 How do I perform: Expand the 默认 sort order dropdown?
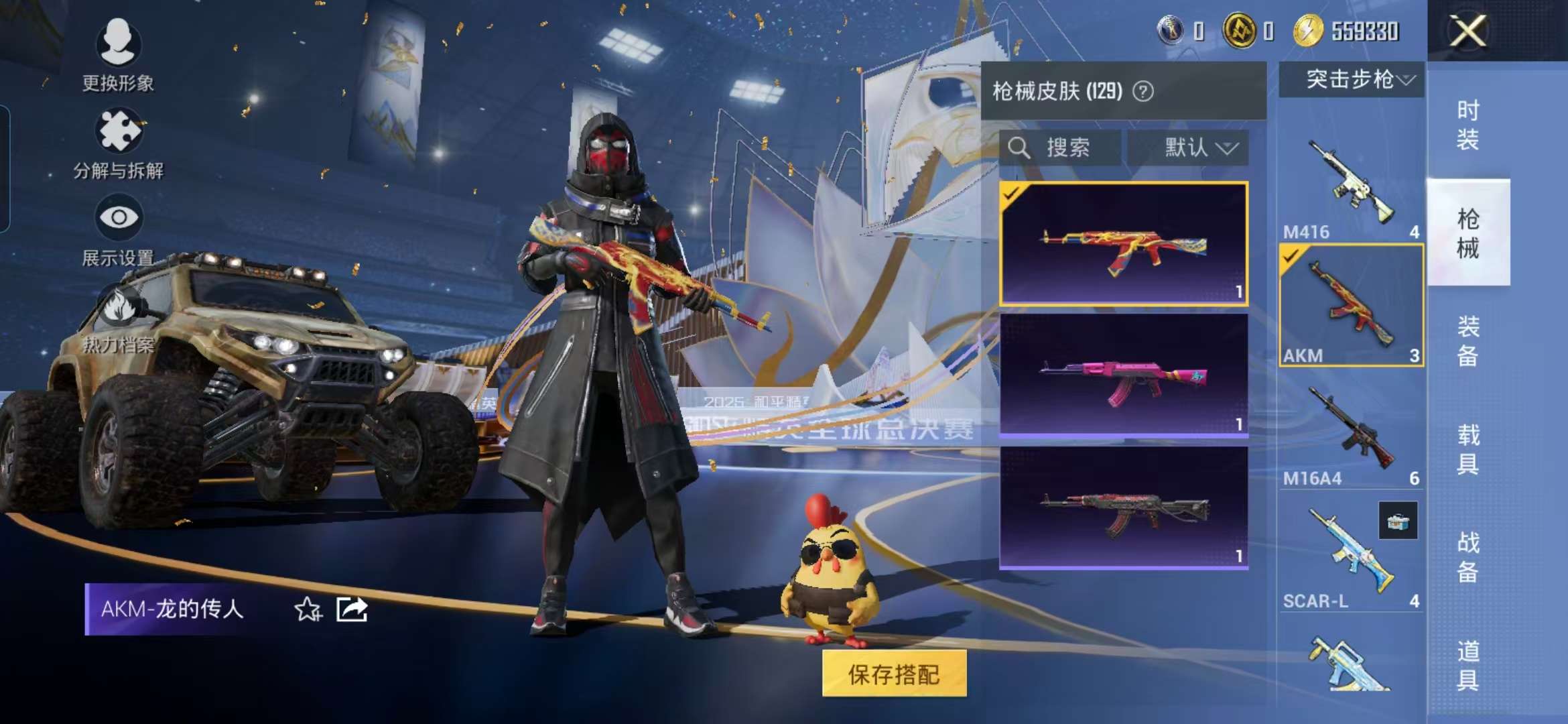[1197, 148]
